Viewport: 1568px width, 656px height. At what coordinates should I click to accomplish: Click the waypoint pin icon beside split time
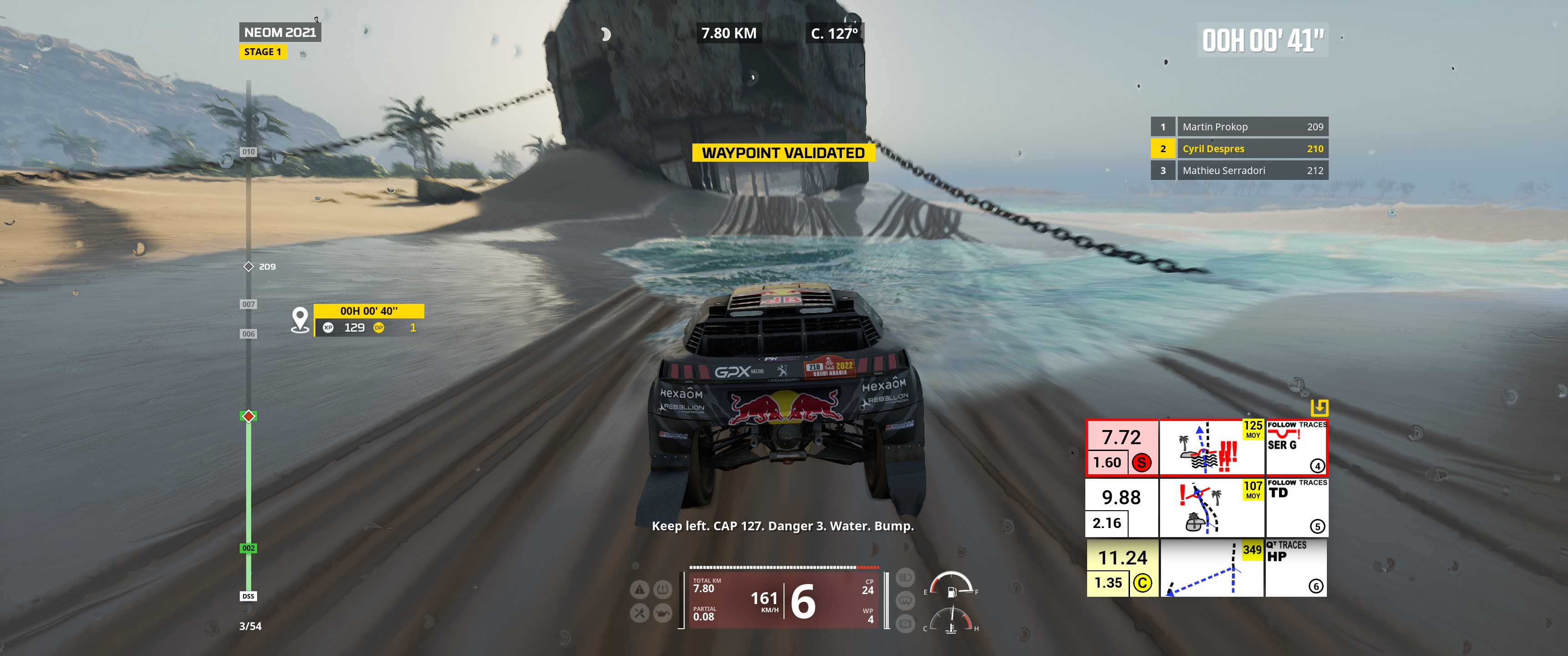(x=300, y=319)
